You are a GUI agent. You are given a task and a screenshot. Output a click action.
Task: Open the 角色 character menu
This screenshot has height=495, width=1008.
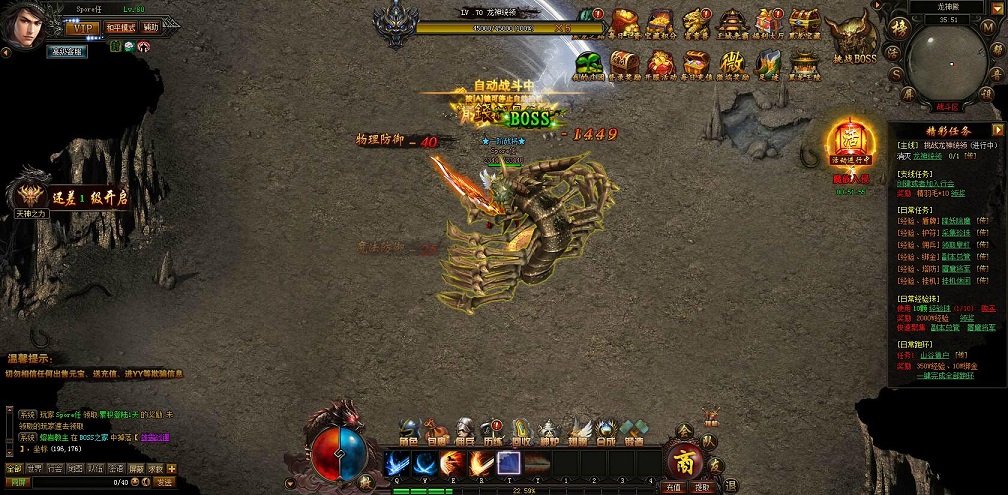[409, 432]
